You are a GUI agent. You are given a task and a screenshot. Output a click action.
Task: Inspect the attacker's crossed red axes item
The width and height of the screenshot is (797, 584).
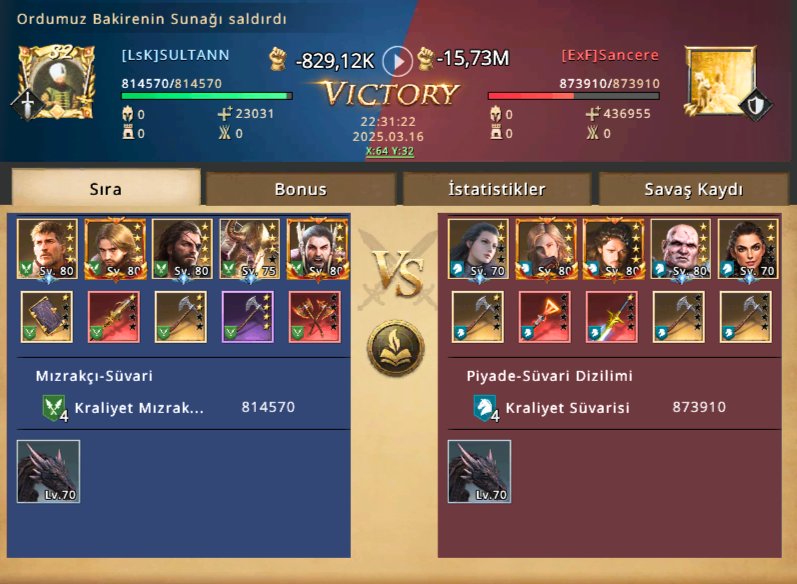pyautogui.click(x=315, y=316)
